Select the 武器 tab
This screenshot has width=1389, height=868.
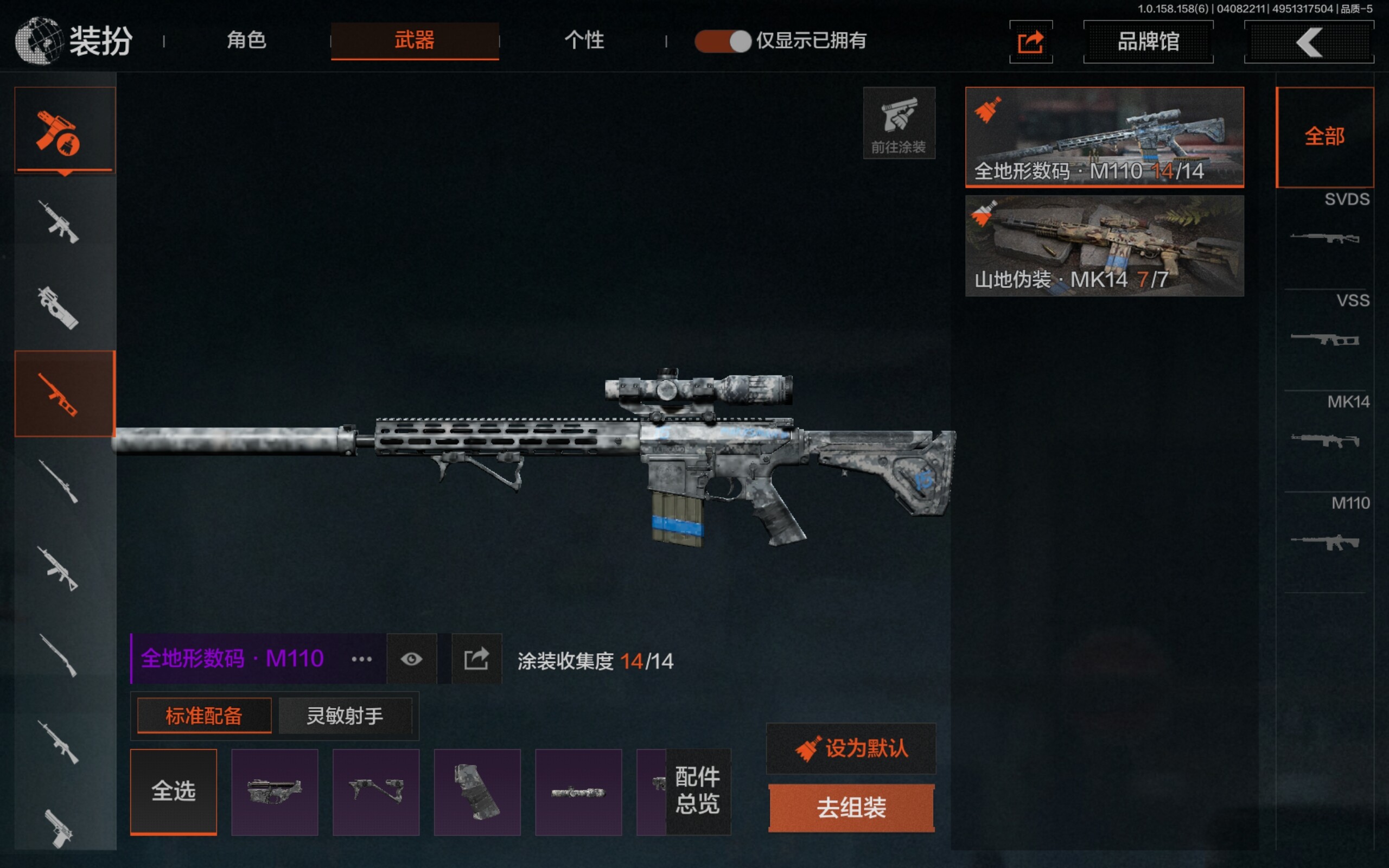pos(415,40)
